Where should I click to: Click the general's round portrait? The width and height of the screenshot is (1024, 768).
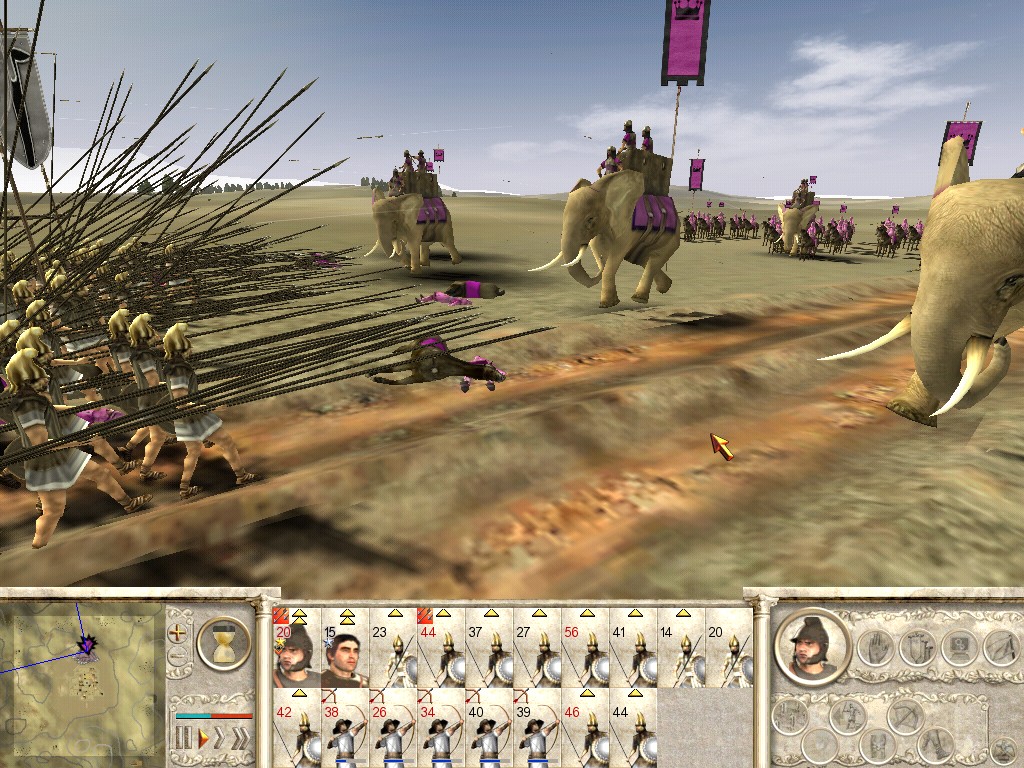(x=812, y=645)
